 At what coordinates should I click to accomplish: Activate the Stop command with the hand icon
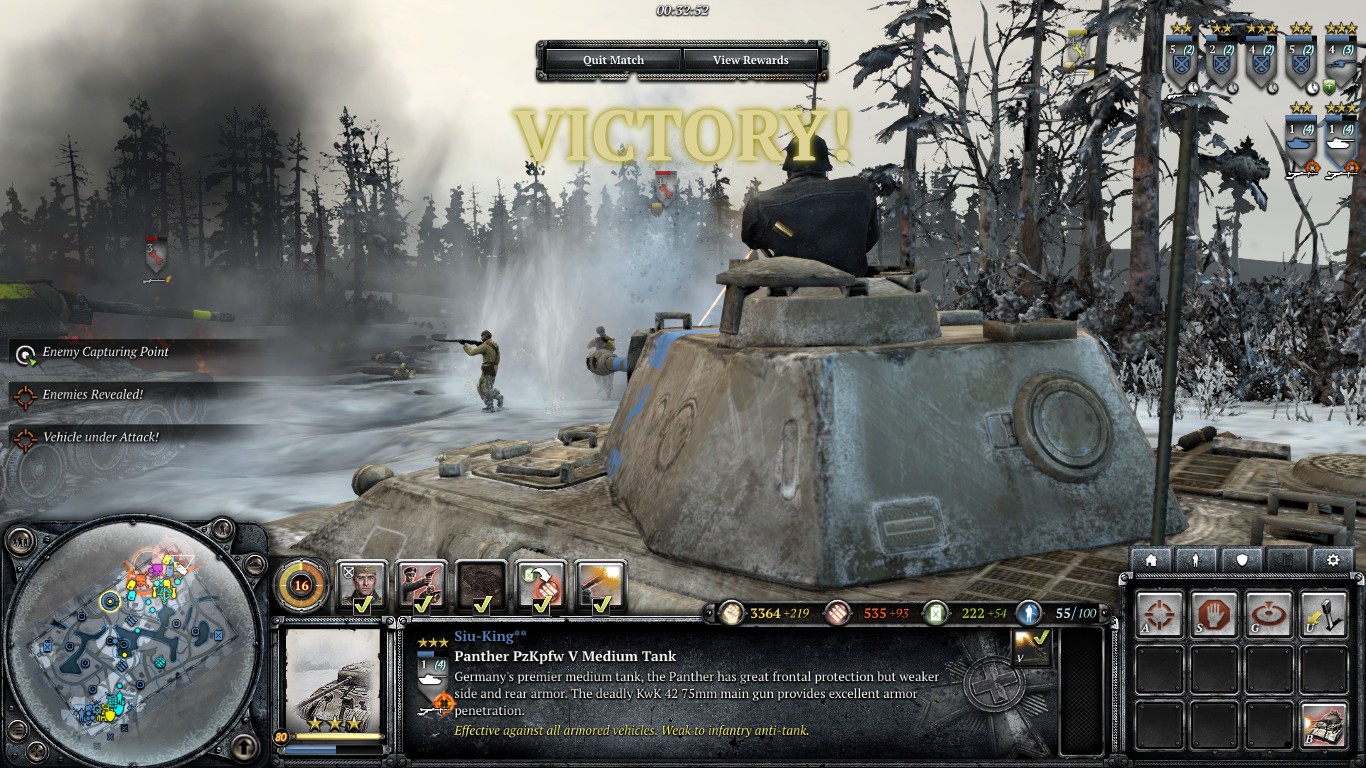[x=1214, y=614]
